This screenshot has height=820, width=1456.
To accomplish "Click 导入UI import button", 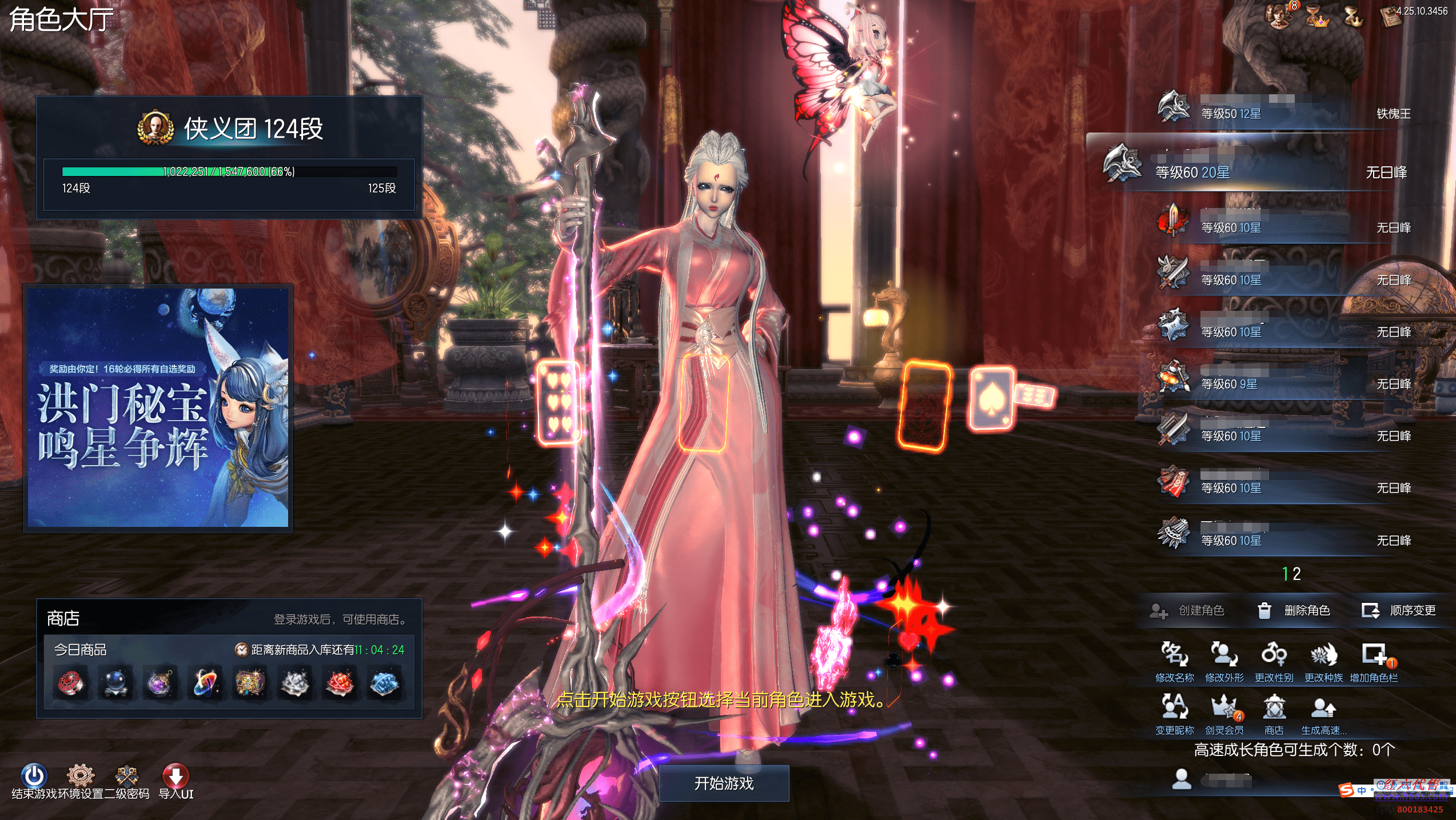I will coord(176,777).
